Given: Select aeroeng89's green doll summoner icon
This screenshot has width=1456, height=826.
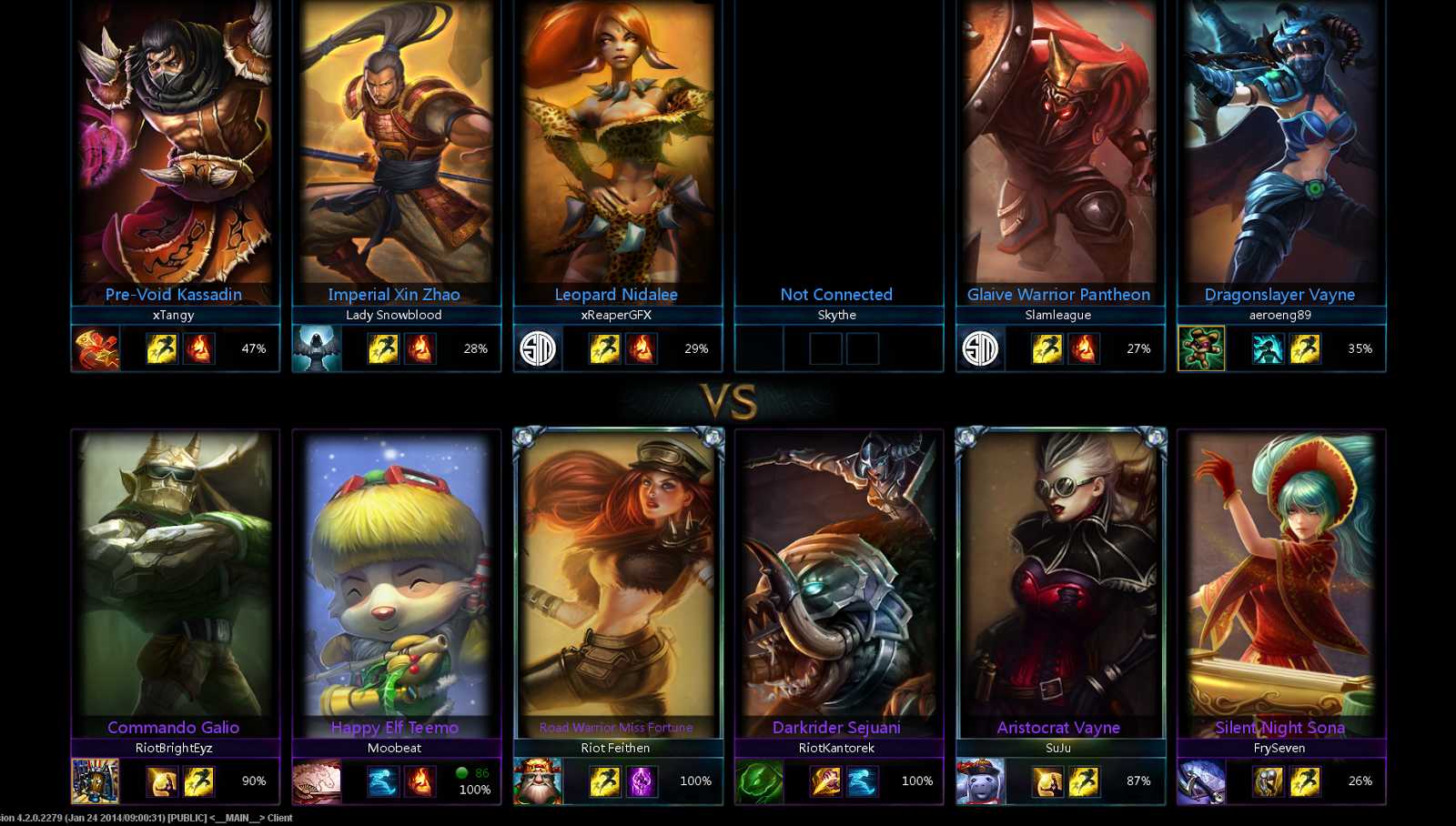Looking at the screenshot, I should point(1201,348).
